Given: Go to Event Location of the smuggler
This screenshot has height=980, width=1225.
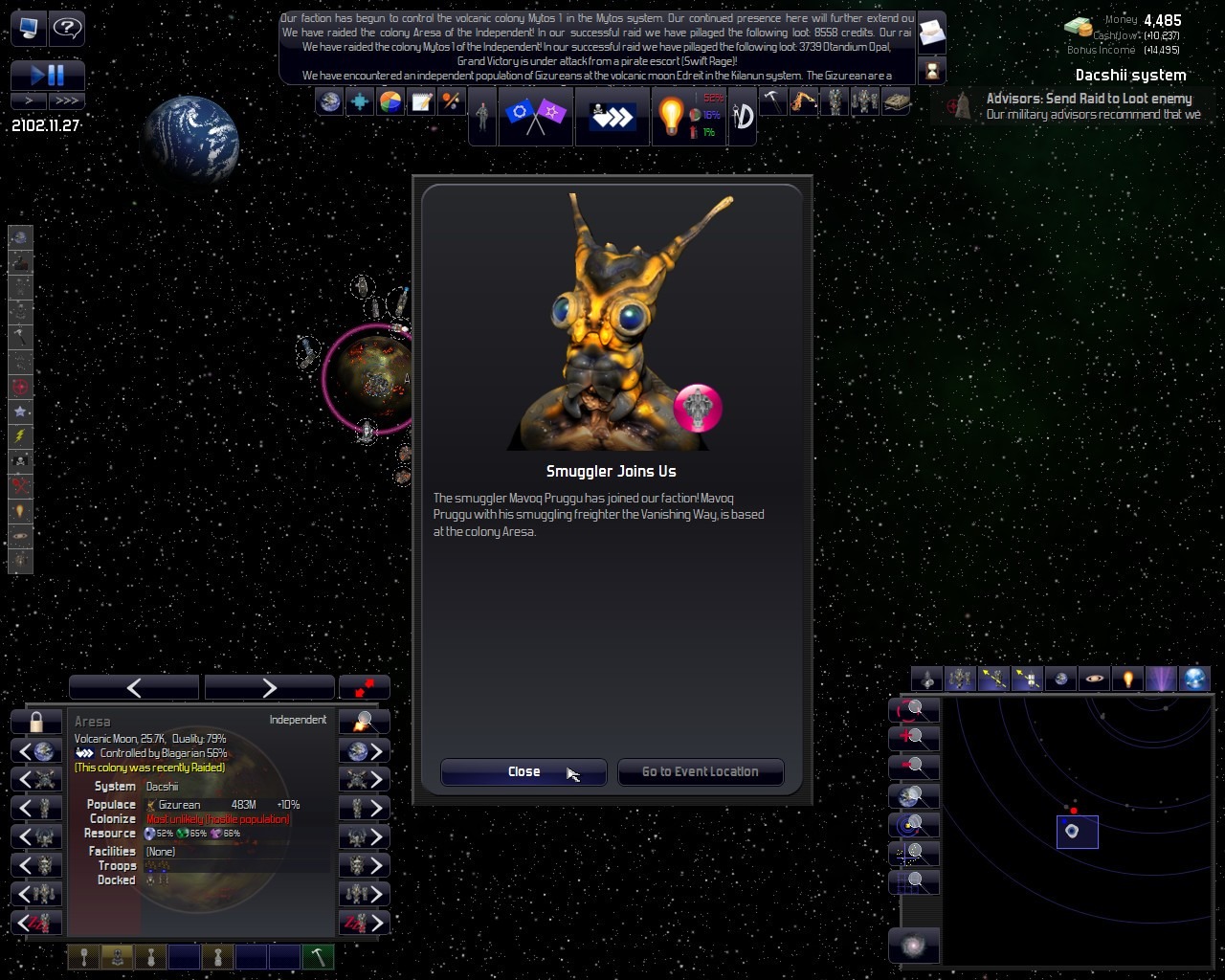Looking at the screenshot, I should 700,772.
